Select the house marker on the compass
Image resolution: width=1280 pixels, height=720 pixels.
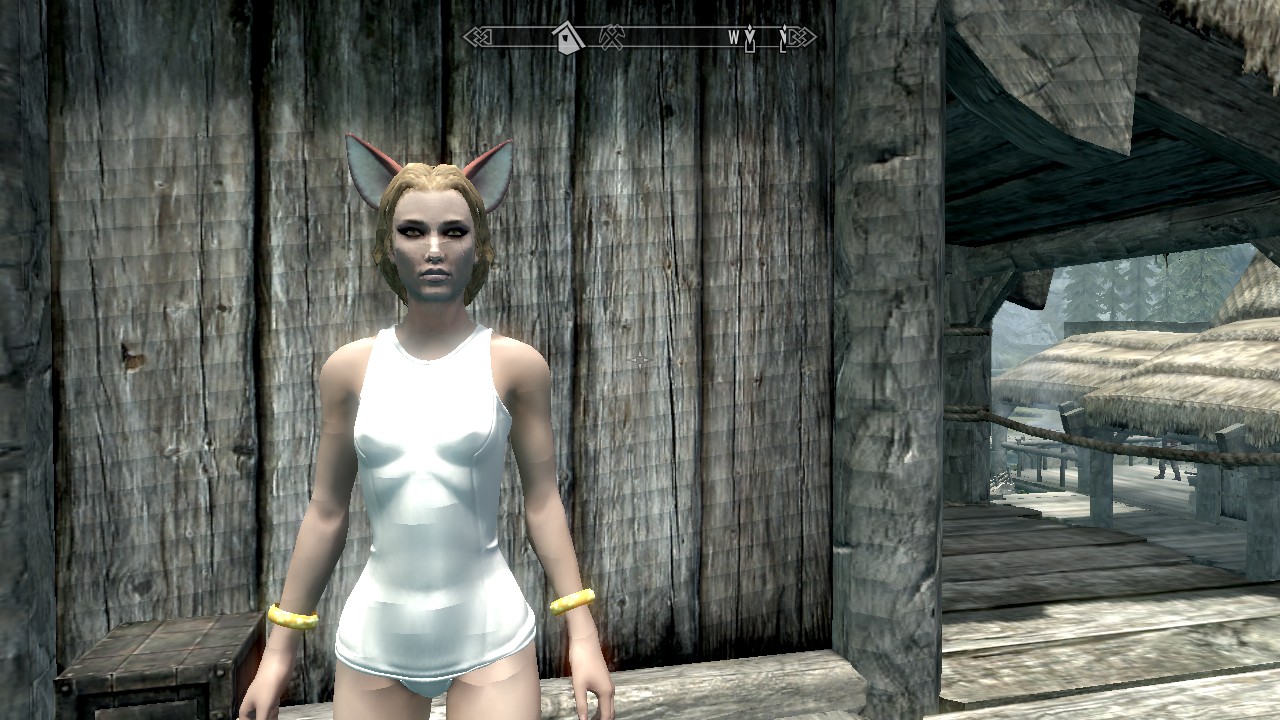(x=568, y=37)
